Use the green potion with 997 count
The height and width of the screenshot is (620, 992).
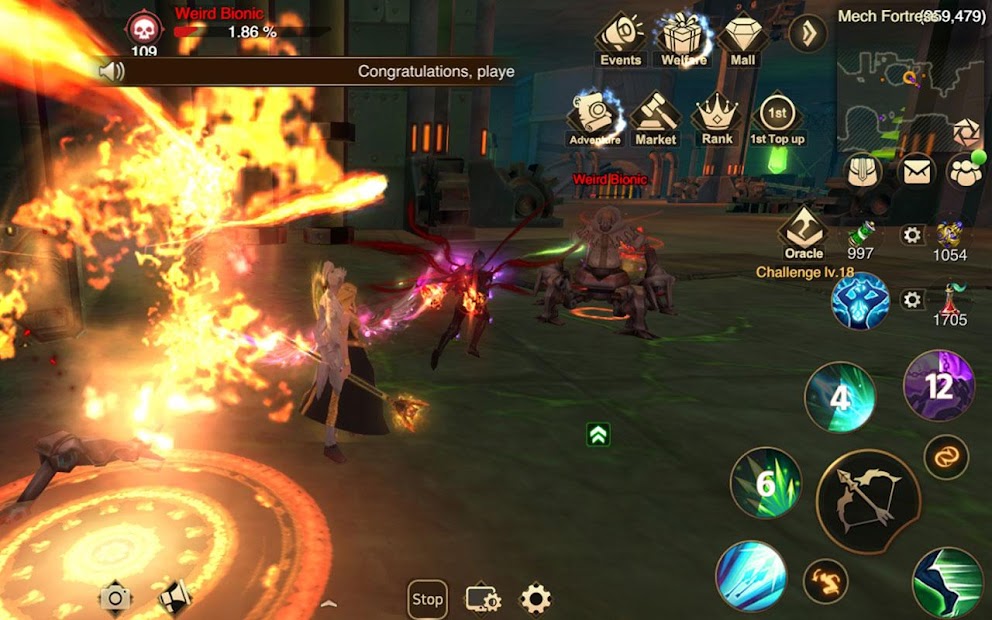[859, 235]
